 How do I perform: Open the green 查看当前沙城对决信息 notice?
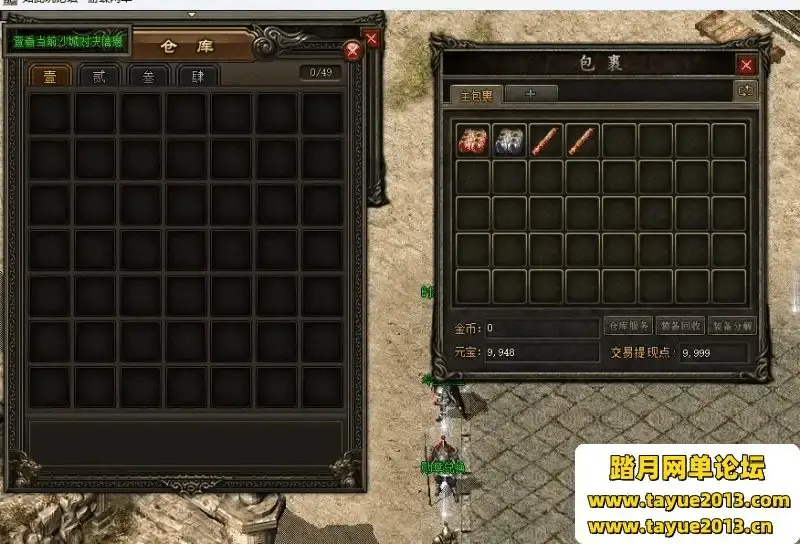(x=68, y=42)
